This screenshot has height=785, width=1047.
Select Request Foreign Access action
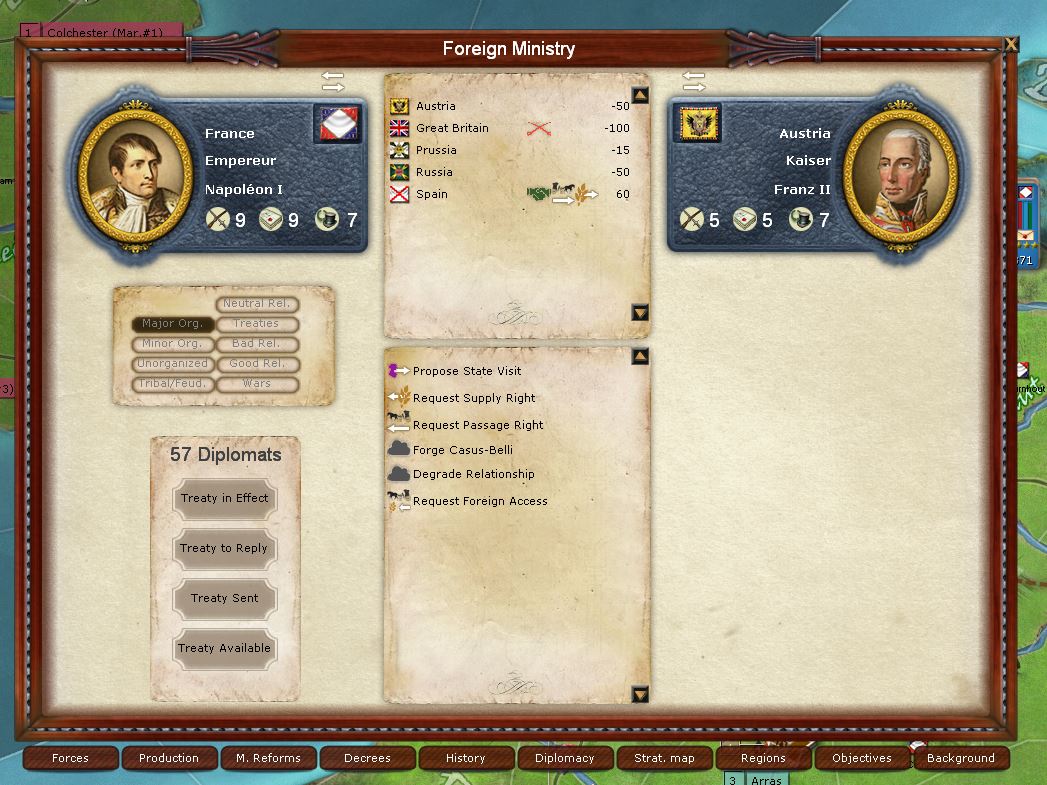479,501
